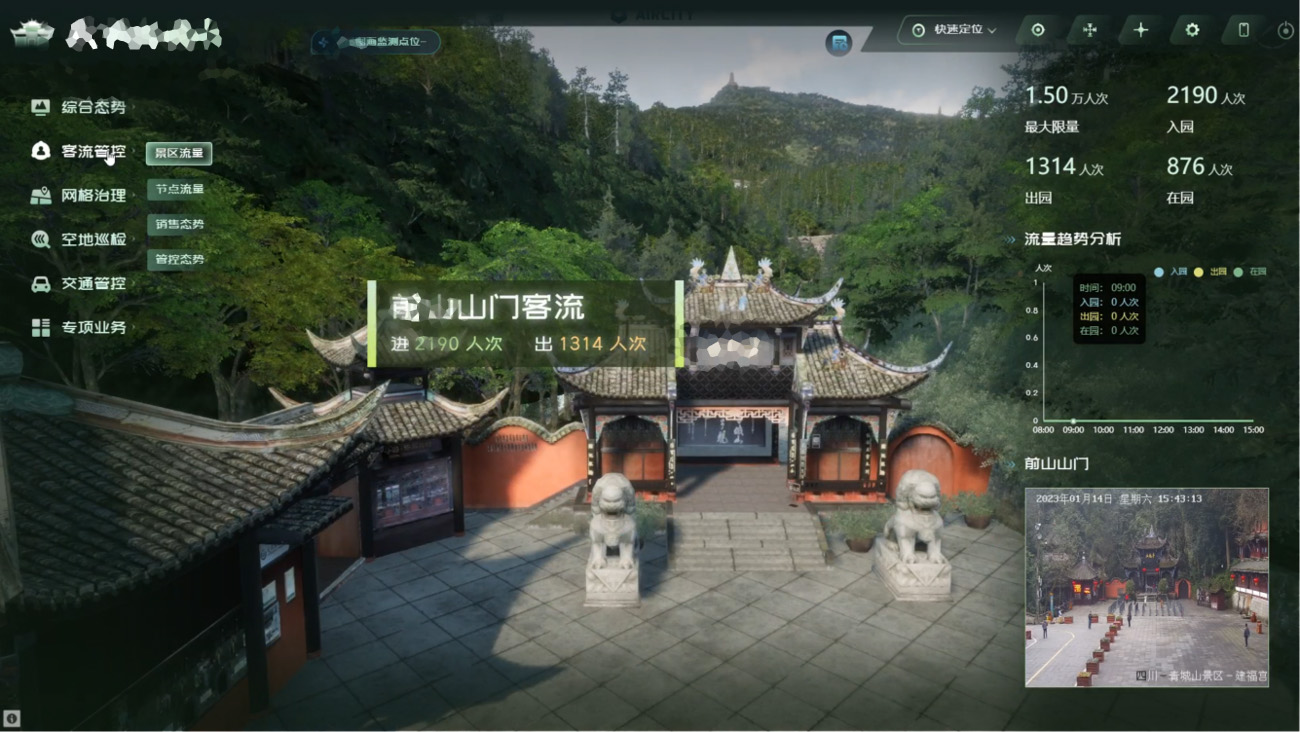Click the four-point star toolbar icon
Screen dimensions: 1300x732
click(x=1141, y=30)
